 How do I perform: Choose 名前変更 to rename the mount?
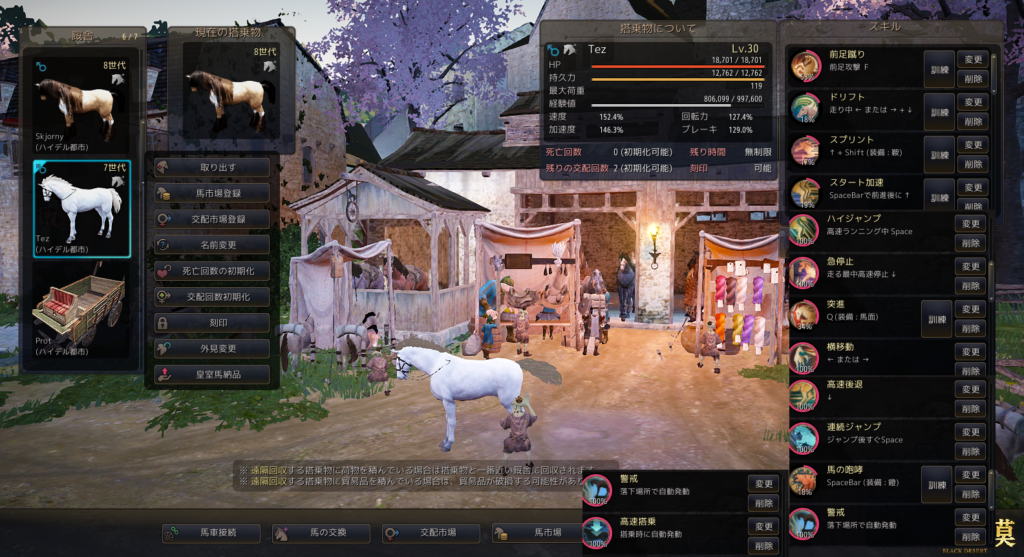point(212,245)
